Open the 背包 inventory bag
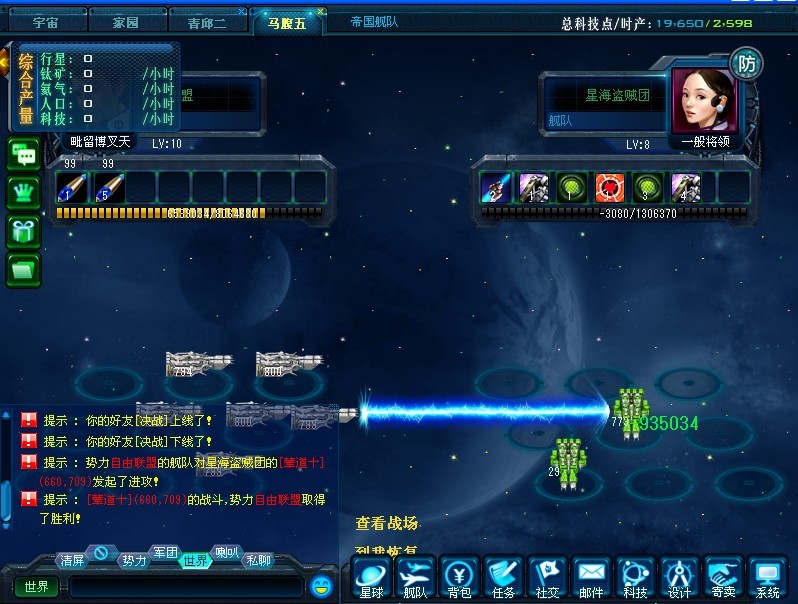 pyautogui.click(x=459, y=579)
